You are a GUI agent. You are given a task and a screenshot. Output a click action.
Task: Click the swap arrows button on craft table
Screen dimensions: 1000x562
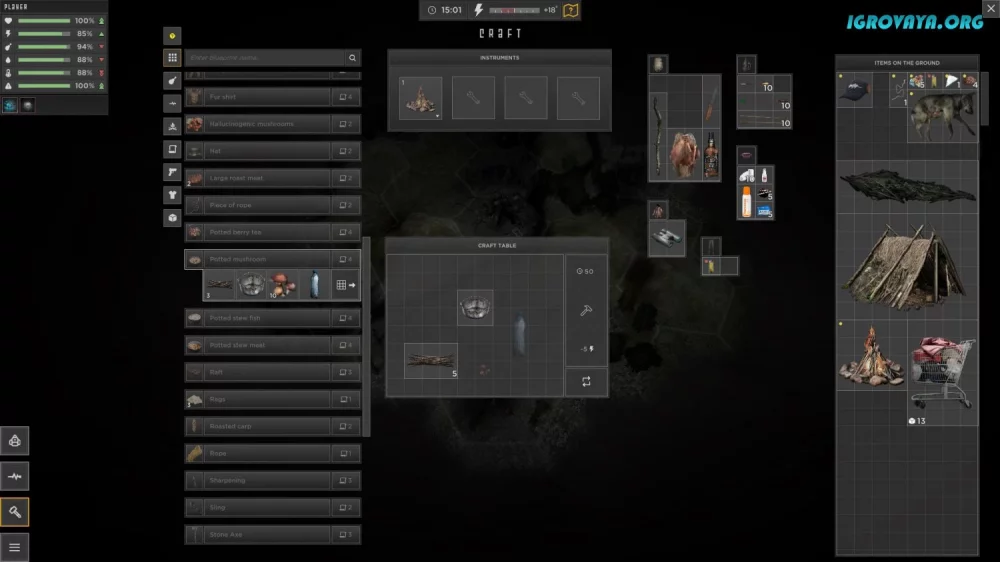click(586, 381)
